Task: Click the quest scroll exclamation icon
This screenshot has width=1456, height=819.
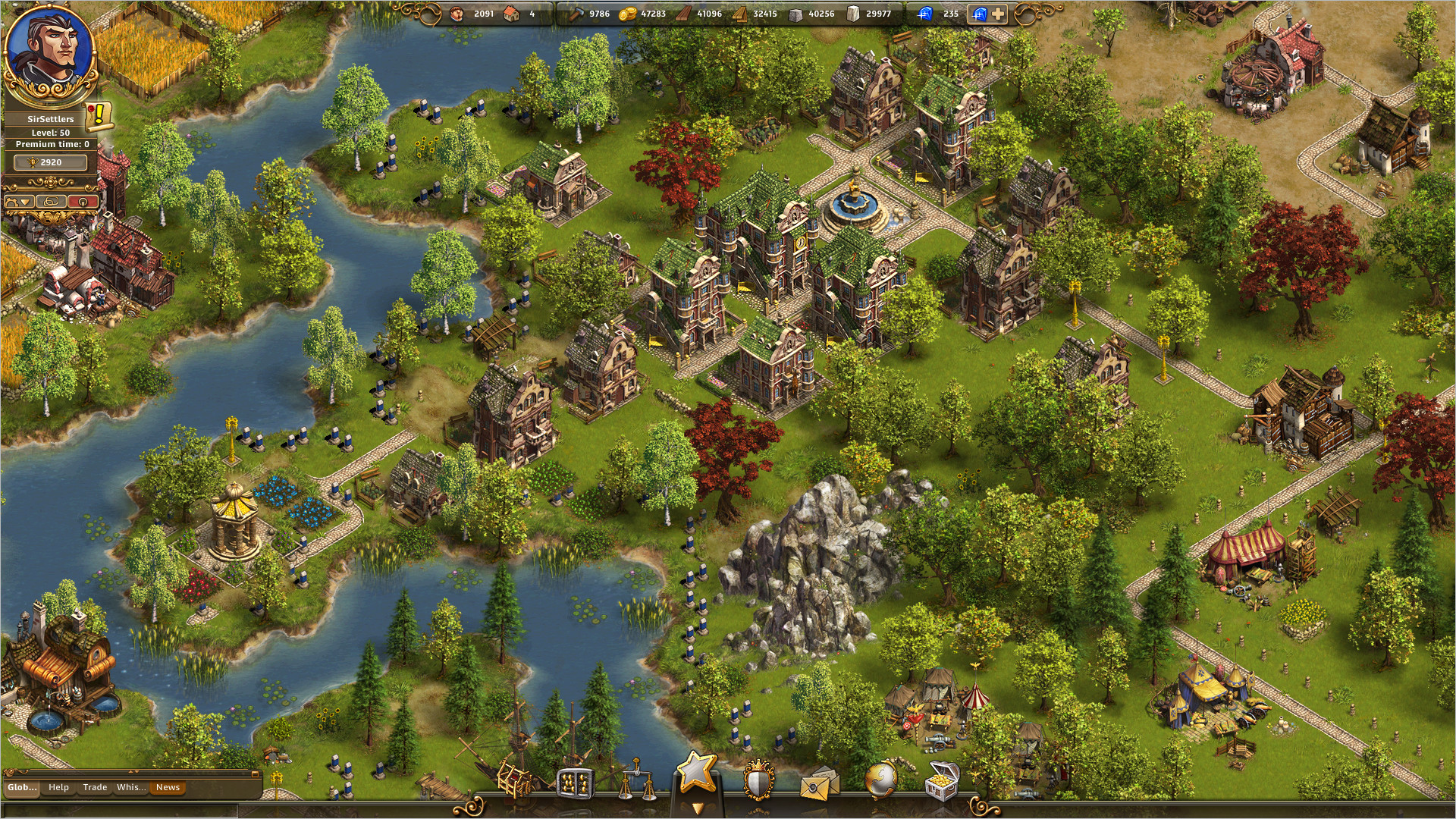Action: (x=99, y=115)
